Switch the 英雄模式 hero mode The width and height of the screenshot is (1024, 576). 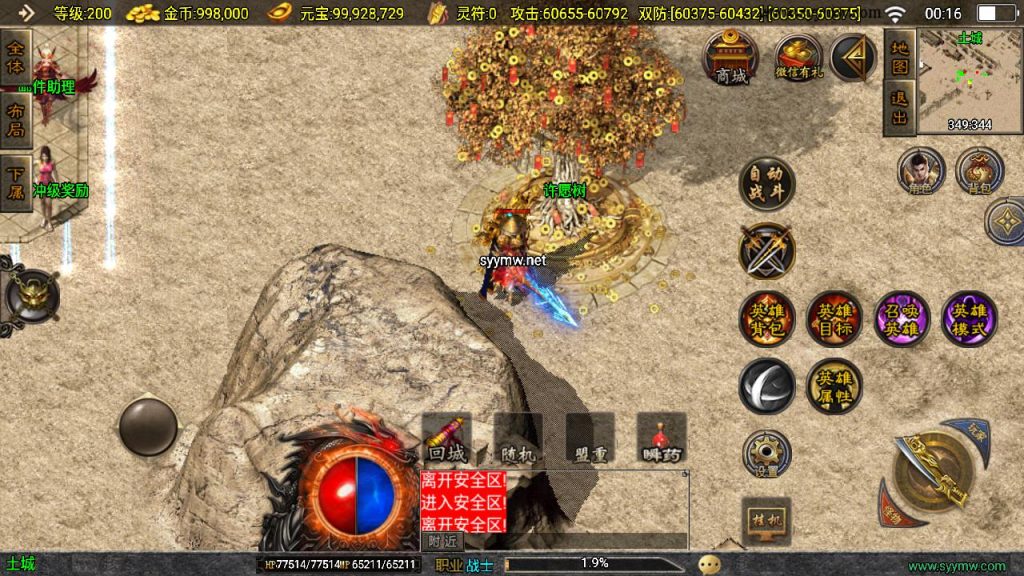pyautogui.click(x=969, y=319)
